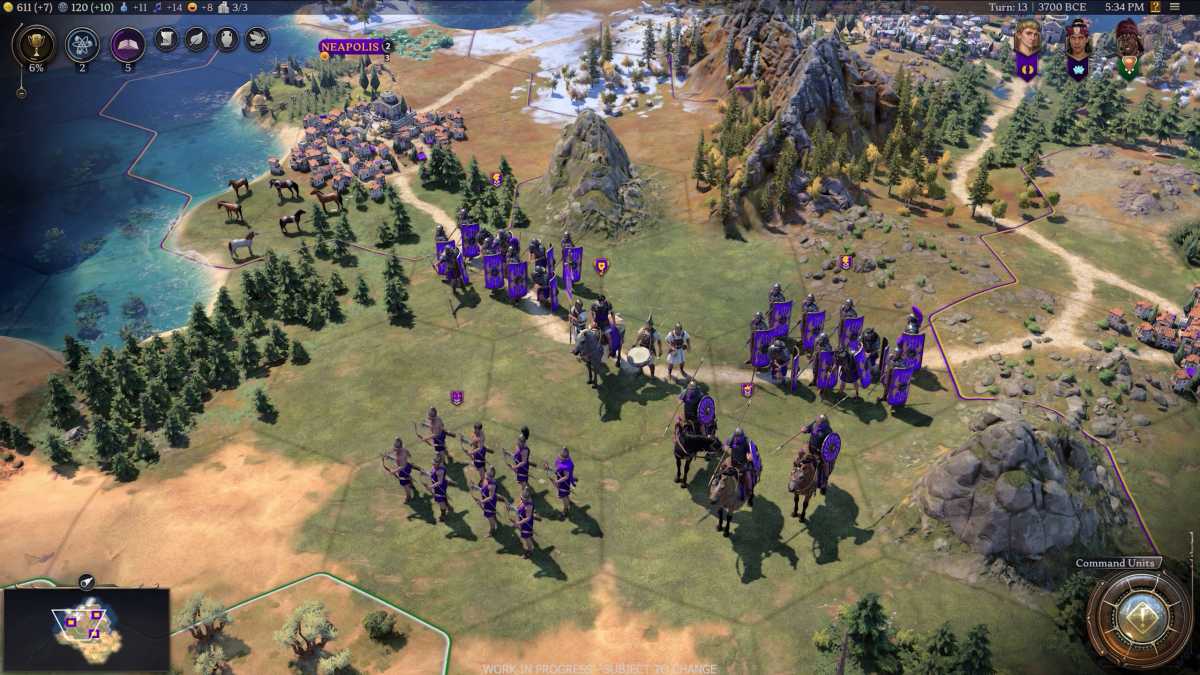
Task: Open the help question mark button
Action: [x=1156, y=6]
